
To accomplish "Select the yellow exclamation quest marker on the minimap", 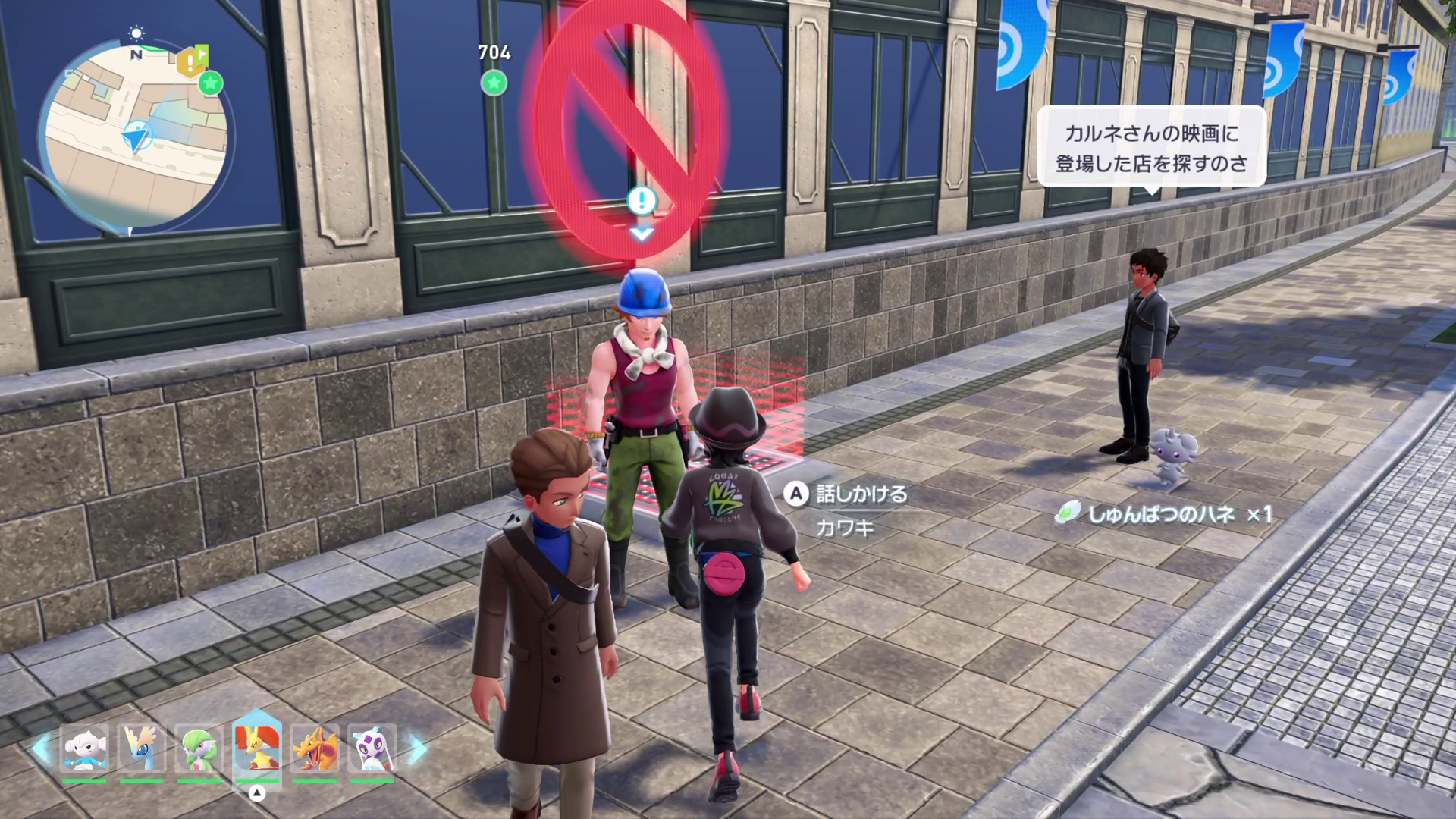I will tap(188, 61).
